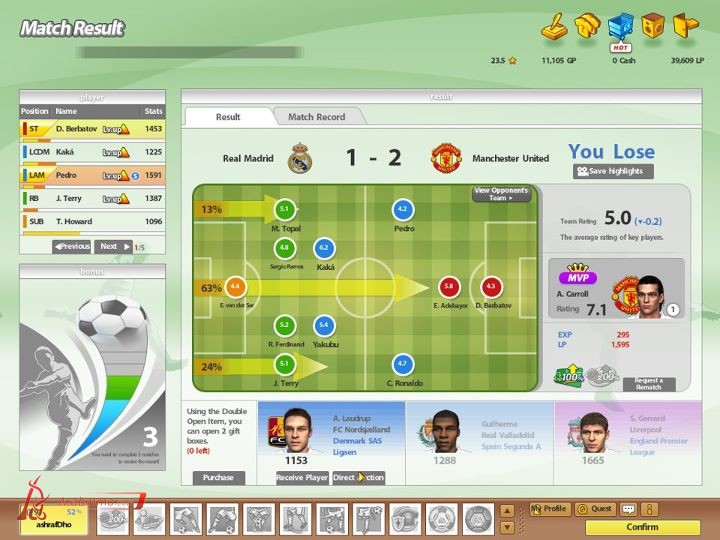The height and width of the screenshot is (540, 720).
Task: Select the Result tab
Action: [228, 117]
